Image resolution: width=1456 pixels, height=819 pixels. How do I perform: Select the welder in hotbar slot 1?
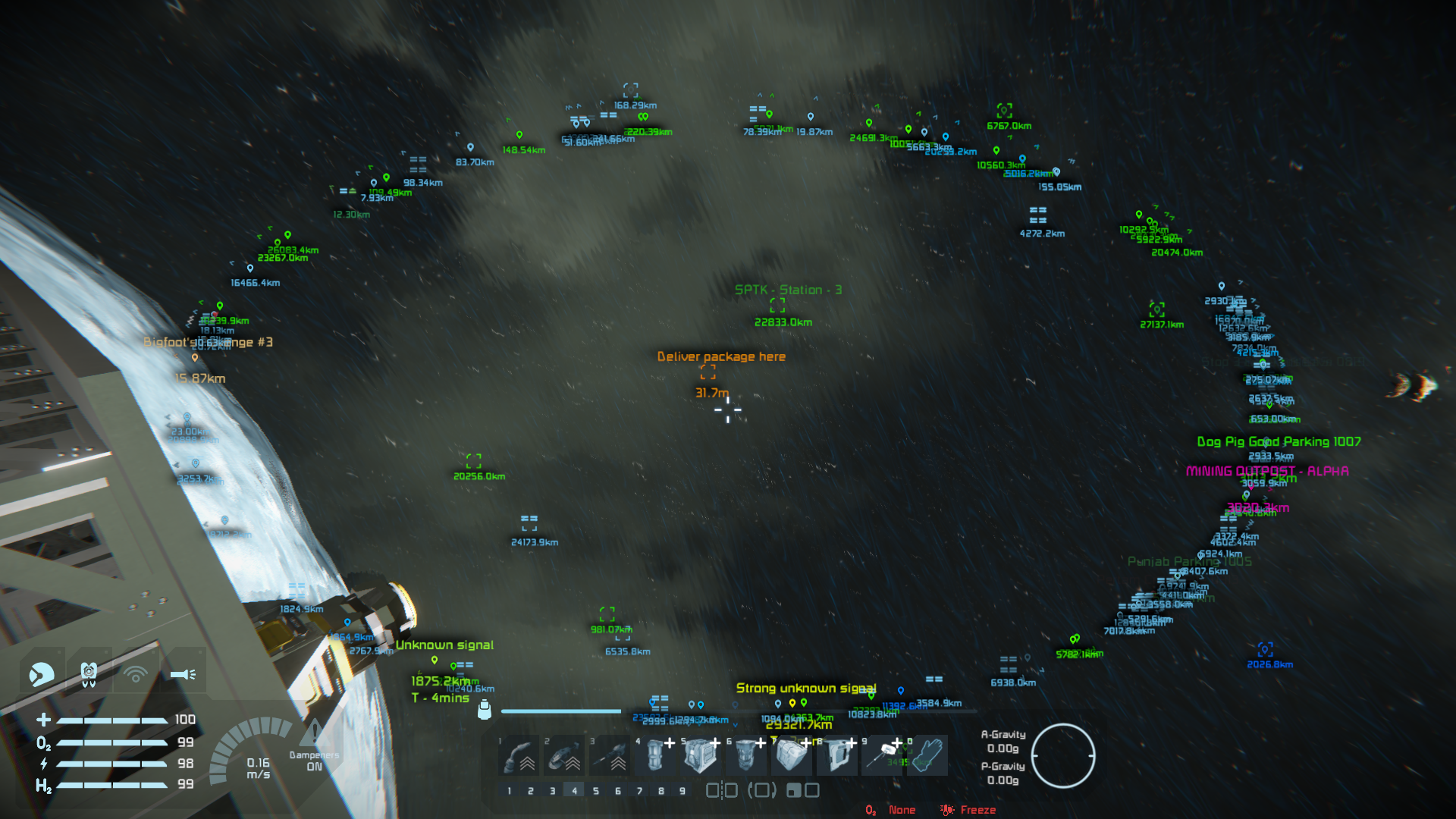coord(519,755)
